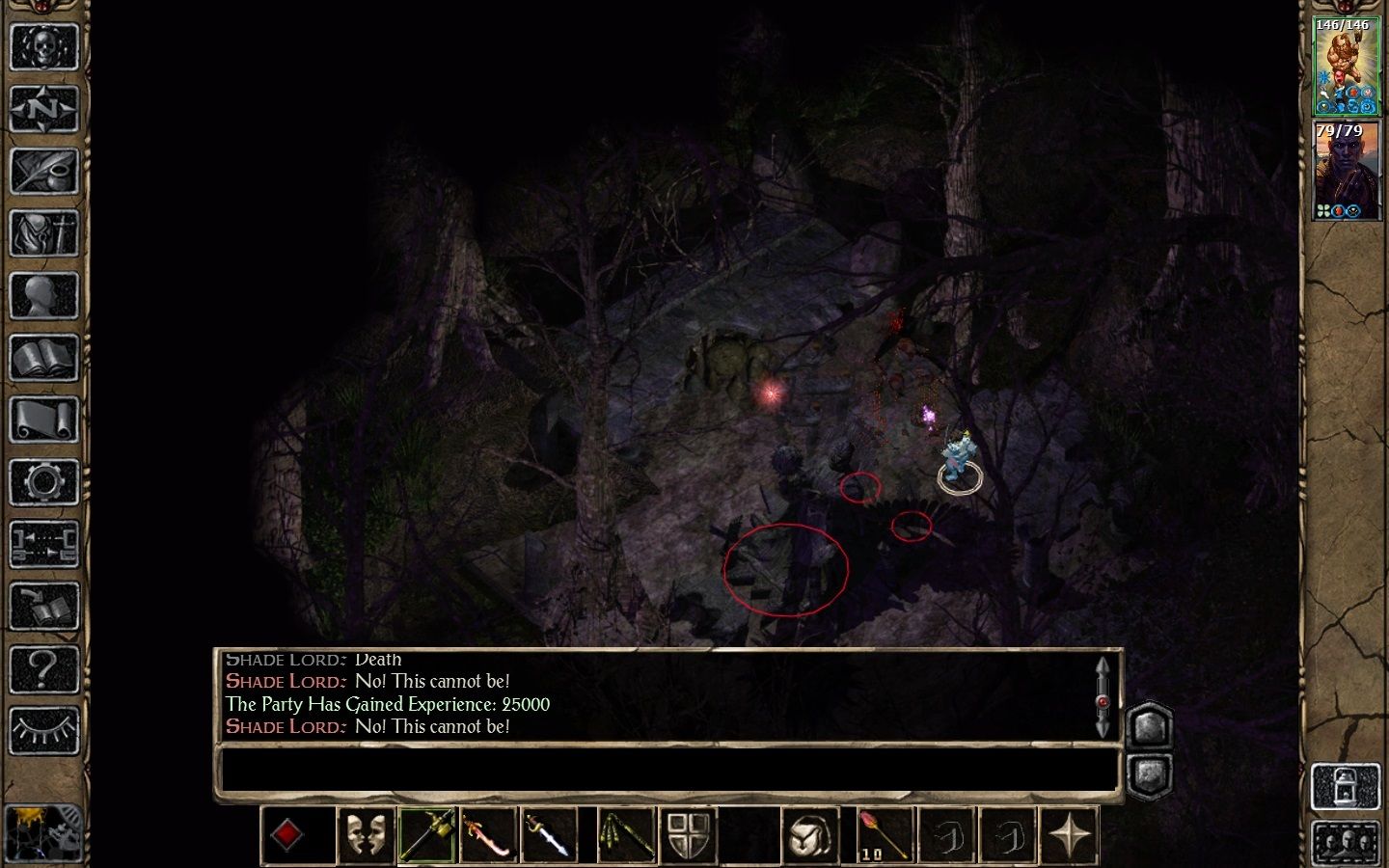Open the inventory screen
Screen dimensions: 1389x868
pyautogui.click(x=43, y=234)
